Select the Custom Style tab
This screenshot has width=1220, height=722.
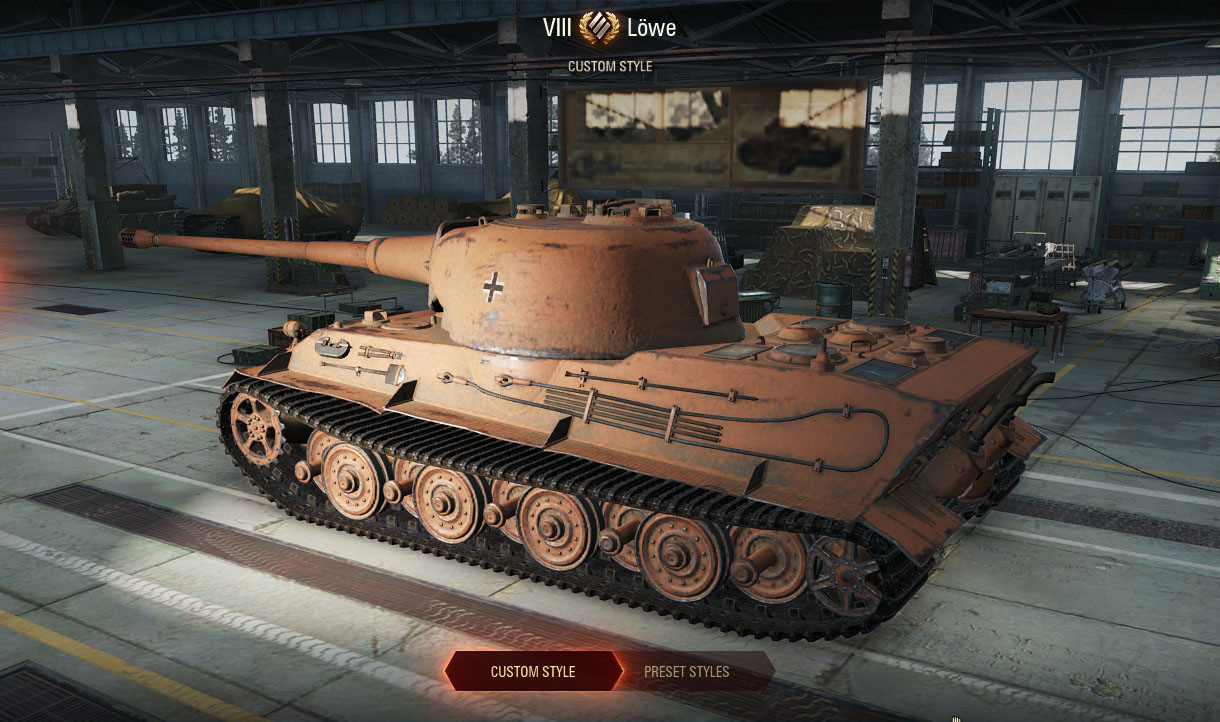[x=532, y=671]
